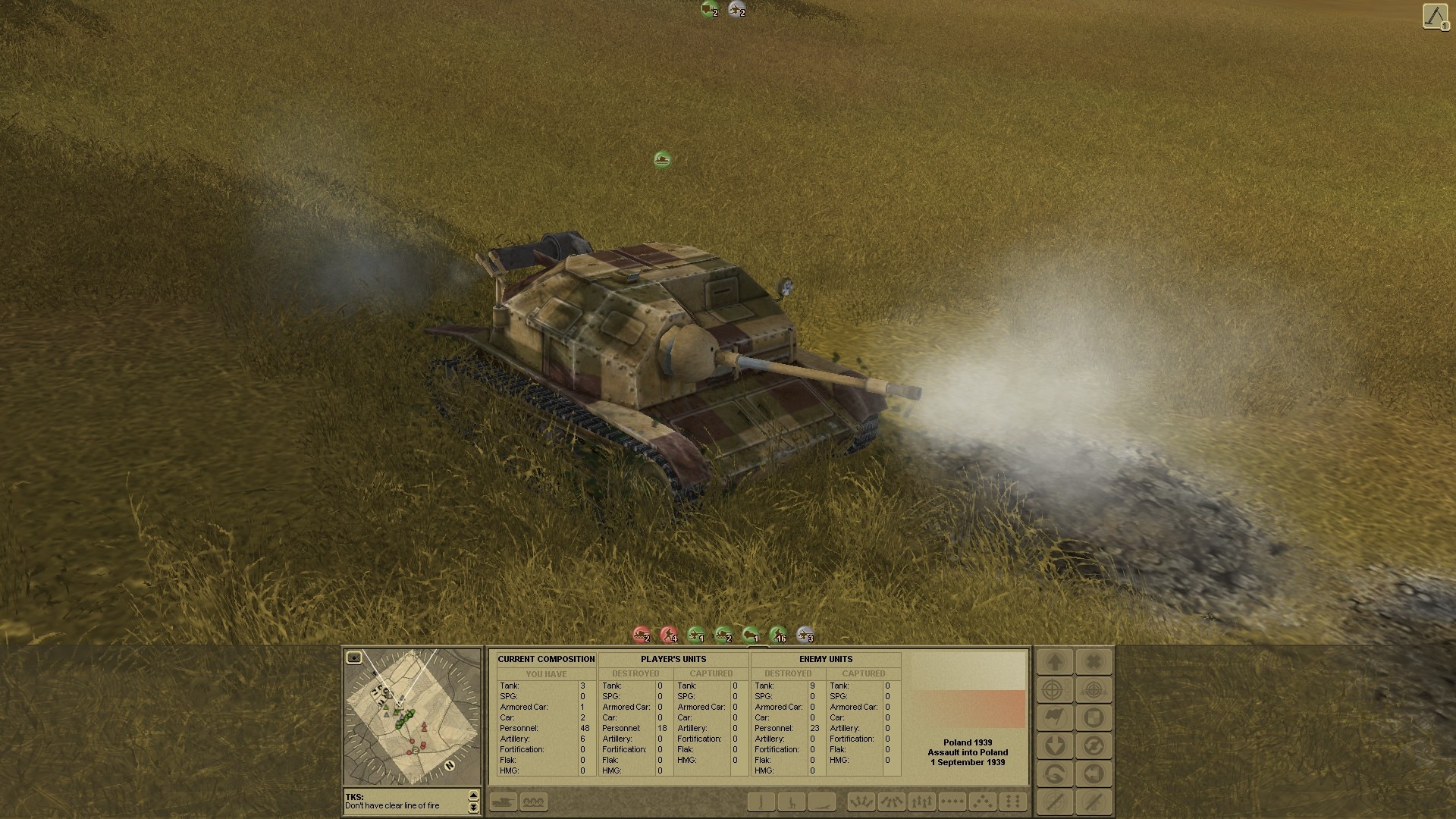Click the left-arrow retreat order button
This screenshot has height=819, width=1456.
pyautogui.click(x=1094, y=774)
